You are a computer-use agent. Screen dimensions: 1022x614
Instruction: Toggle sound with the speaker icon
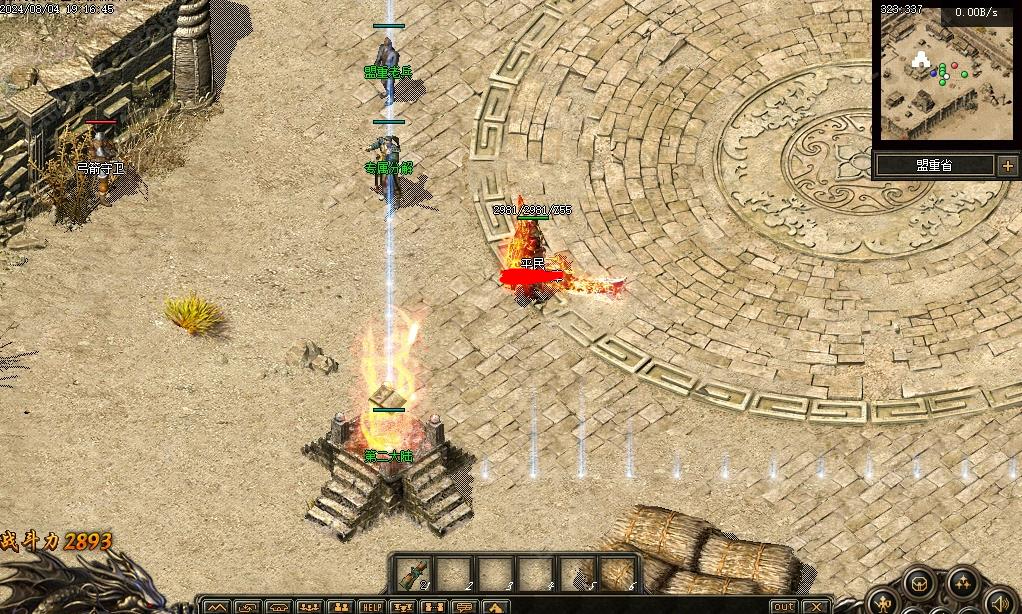(x=999, y=604)
